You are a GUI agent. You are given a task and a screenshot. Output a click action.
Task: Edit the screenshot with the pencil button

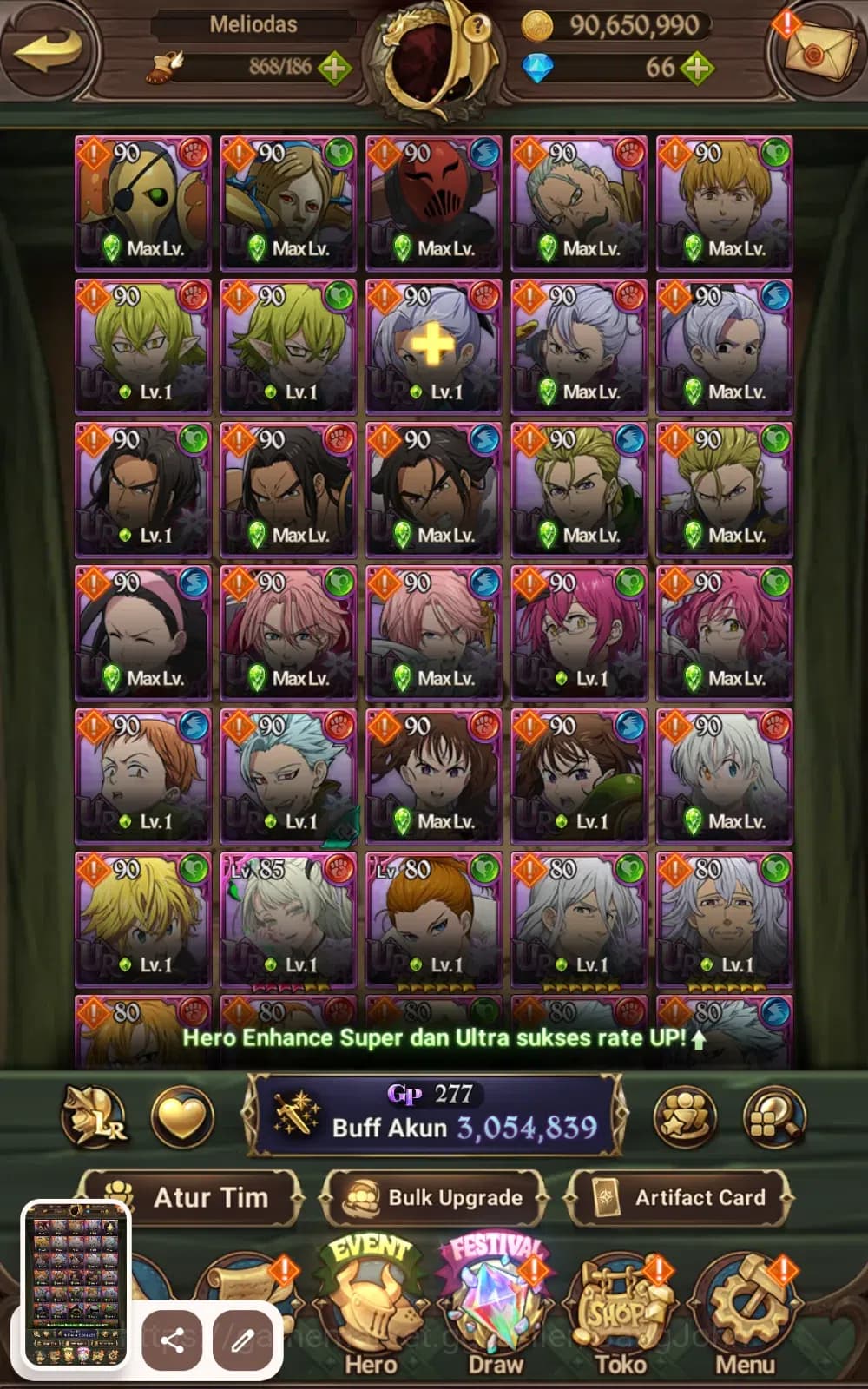coord(242,1340)
